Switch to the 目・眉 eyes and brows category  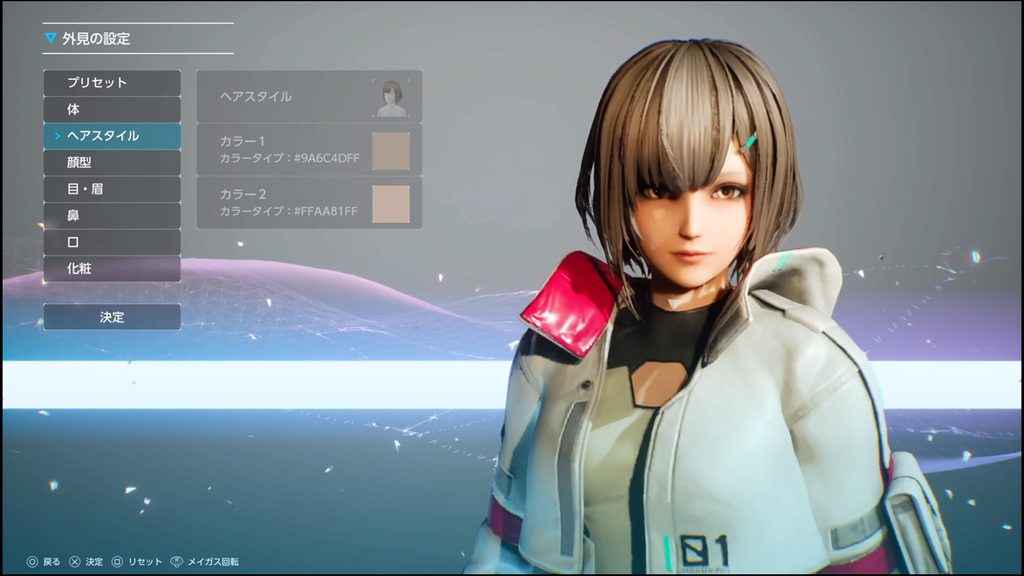pos(112,188)
